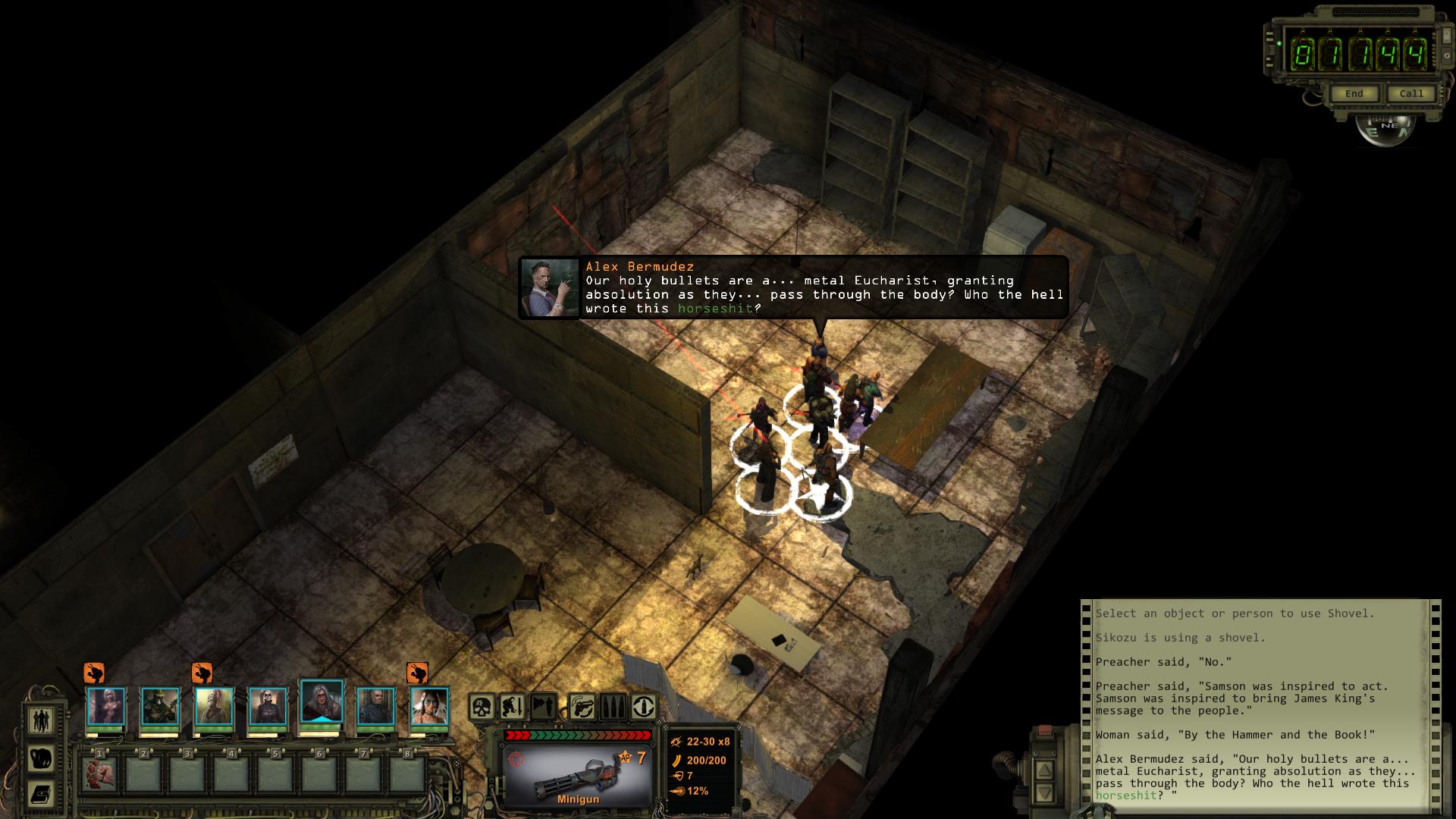Viewport: 1456px width, 819px height.
Task: Open the party squad silhouettes button
Action: [x=41, y=719]
